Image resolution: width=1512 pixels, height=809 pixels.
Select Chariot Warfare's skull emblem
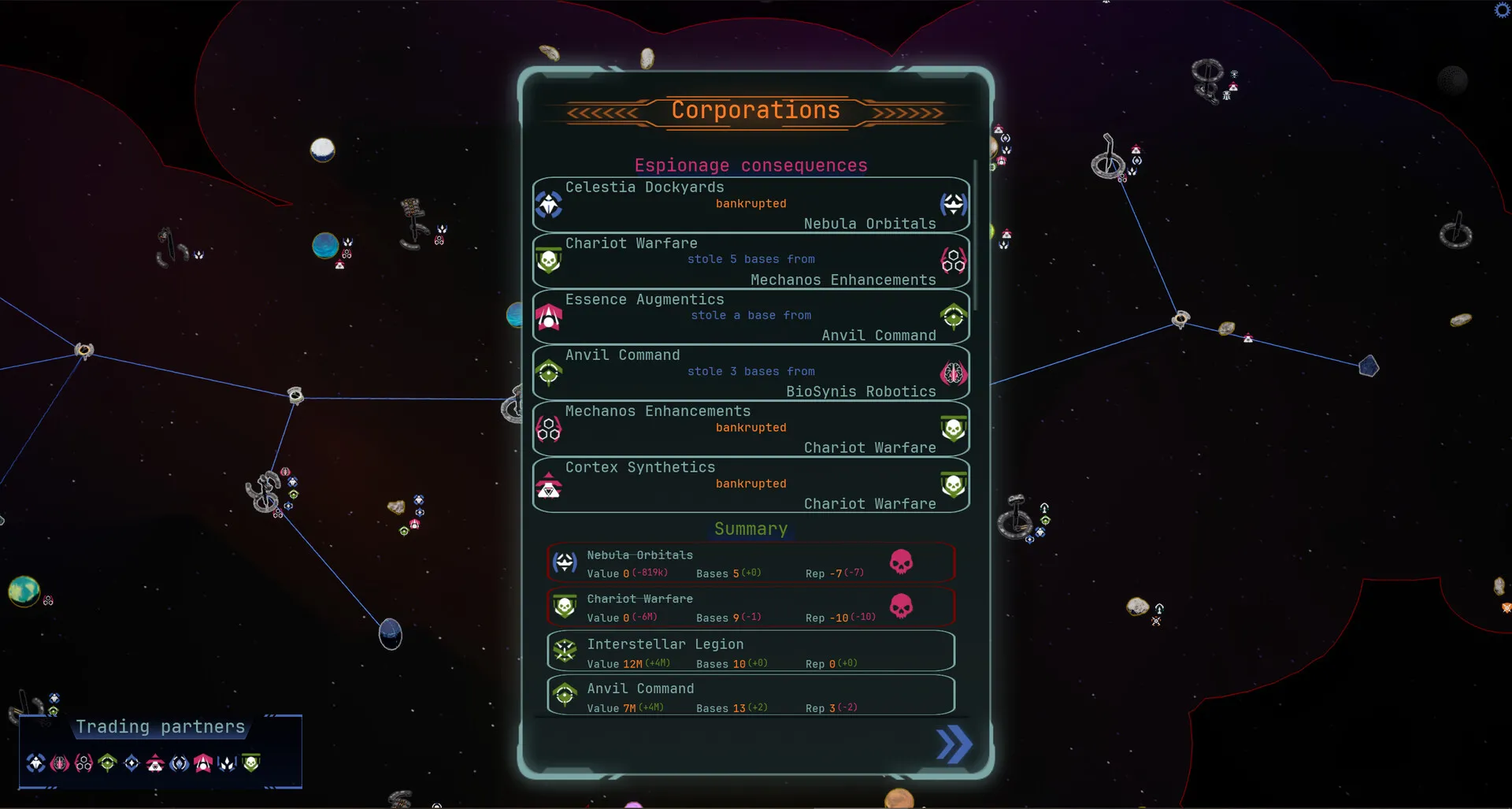click(x=549, y=261)
